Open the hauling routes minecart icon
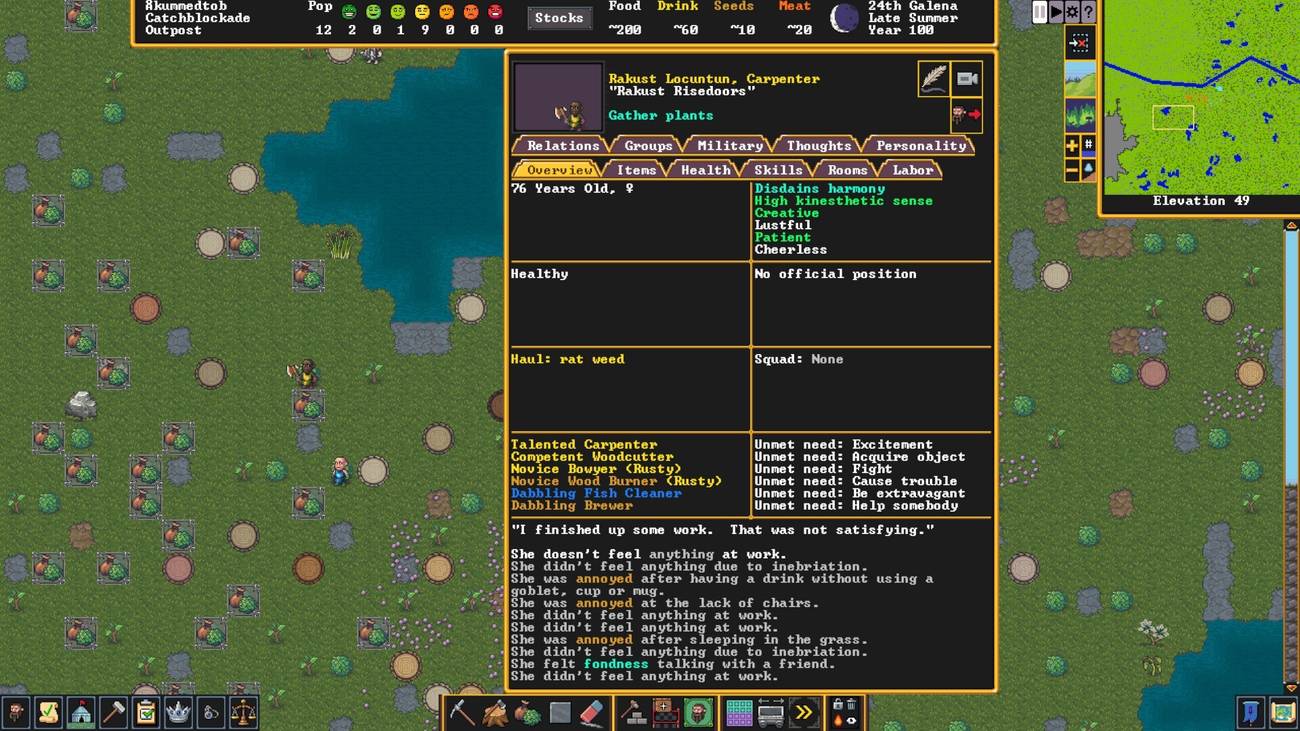 (x=770, y=712)
